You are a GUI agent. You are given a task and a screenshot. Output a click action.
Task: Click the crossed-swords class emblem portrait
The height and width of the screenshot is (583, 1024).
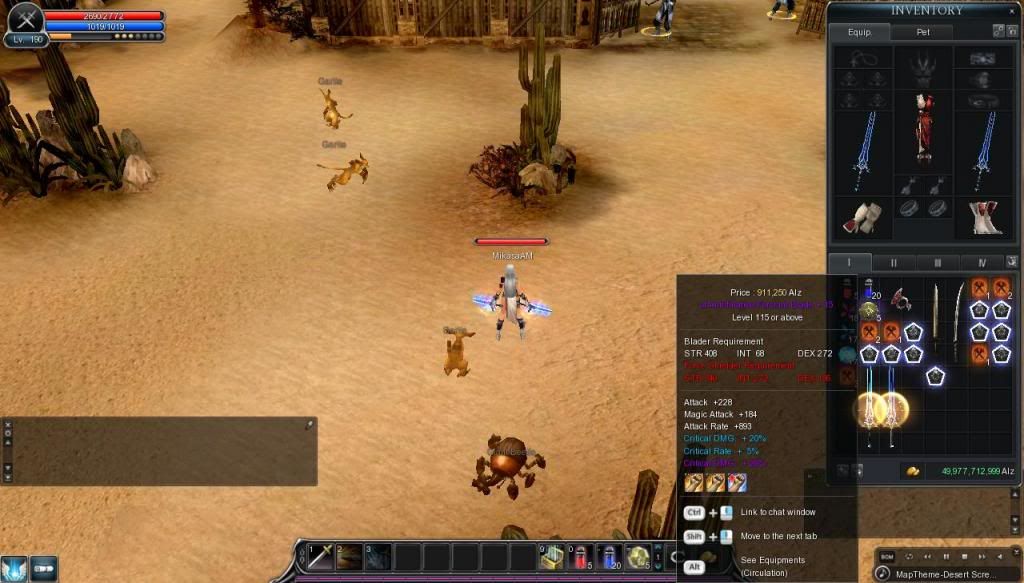24,18
